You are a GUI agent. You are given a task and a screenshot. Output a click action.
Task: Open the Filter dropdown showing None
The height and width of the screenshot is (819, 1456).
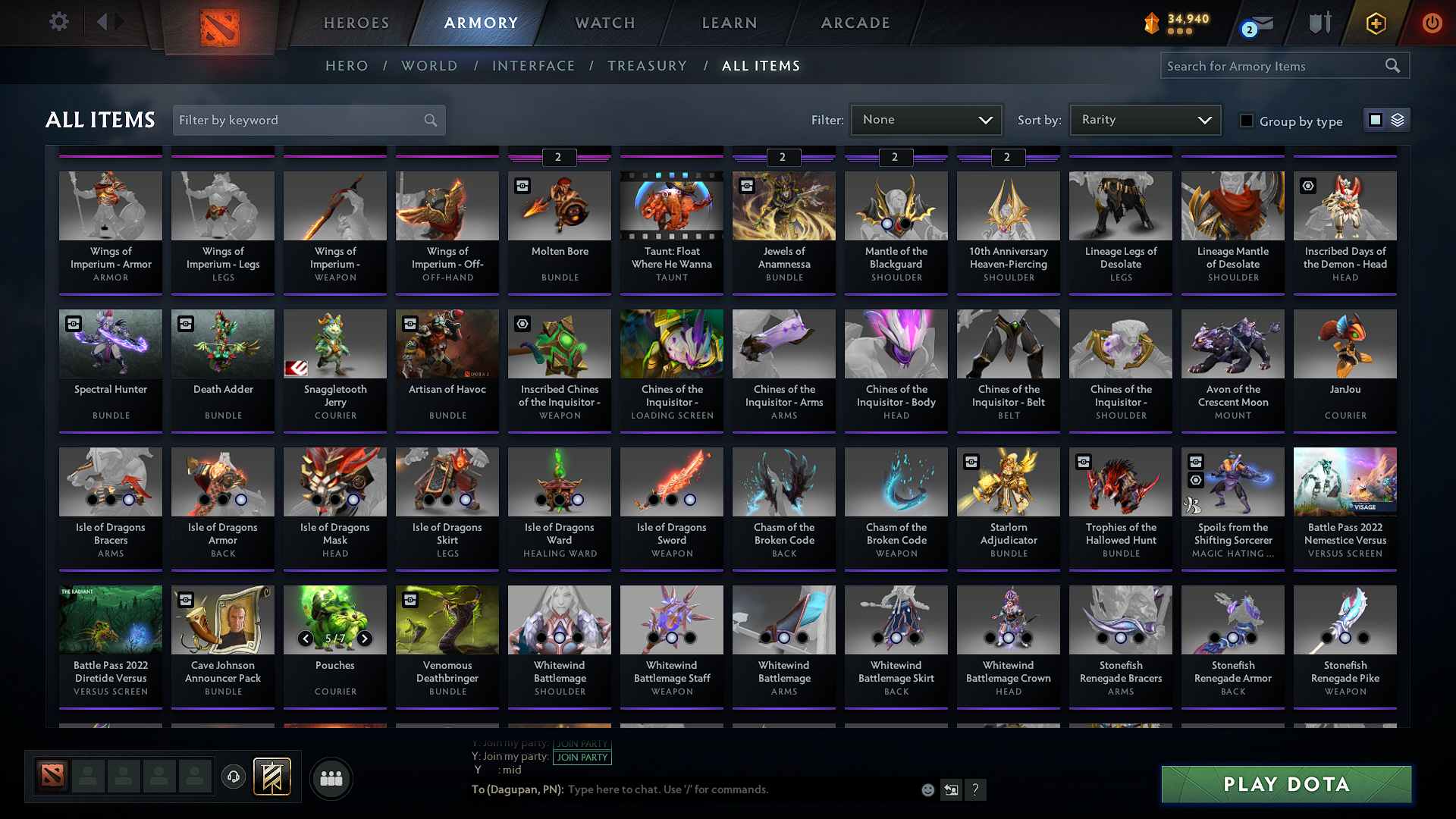[x=926, y=120]
